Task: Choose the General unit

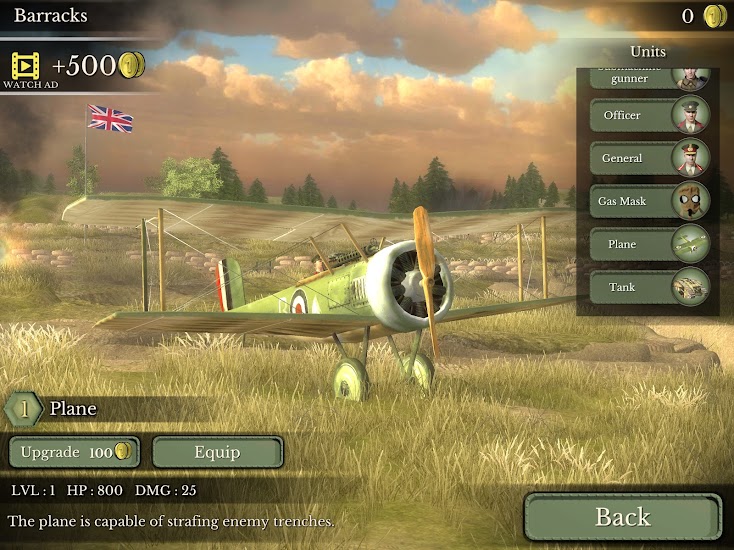Action: point(649,158)
